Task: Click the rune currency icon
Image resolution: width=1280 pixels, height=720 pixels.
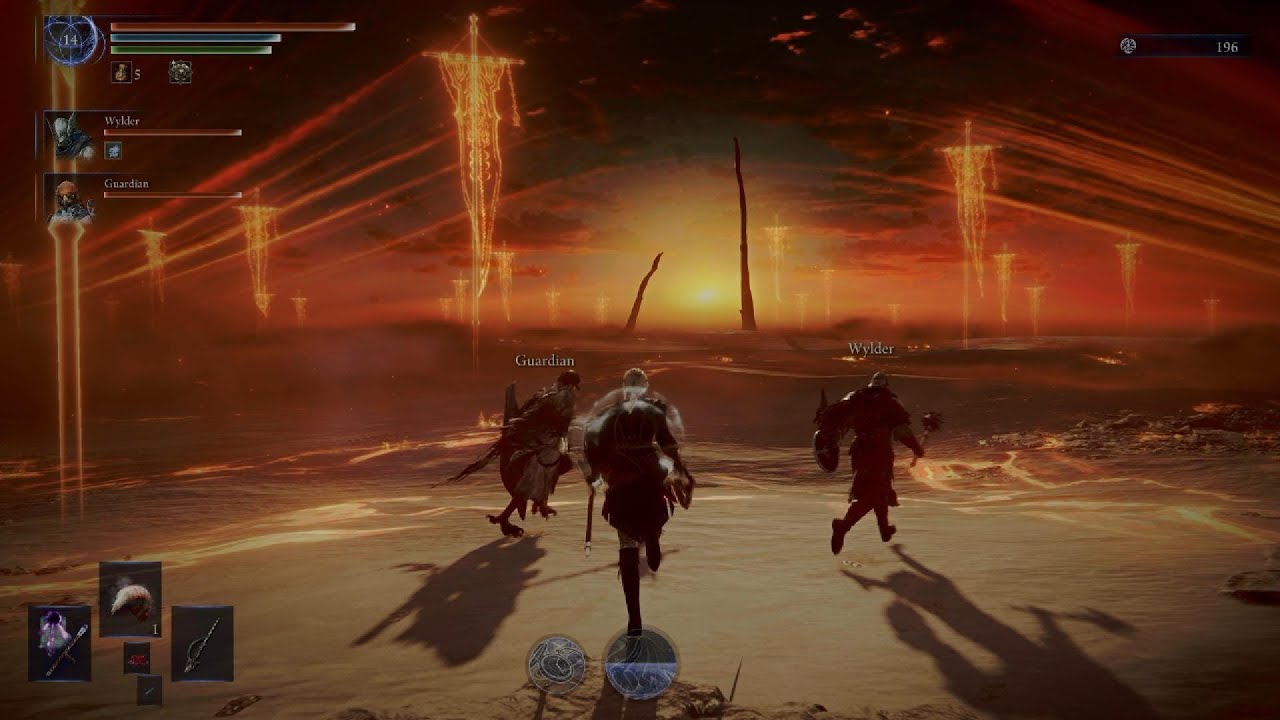Action: point(1129,46)
